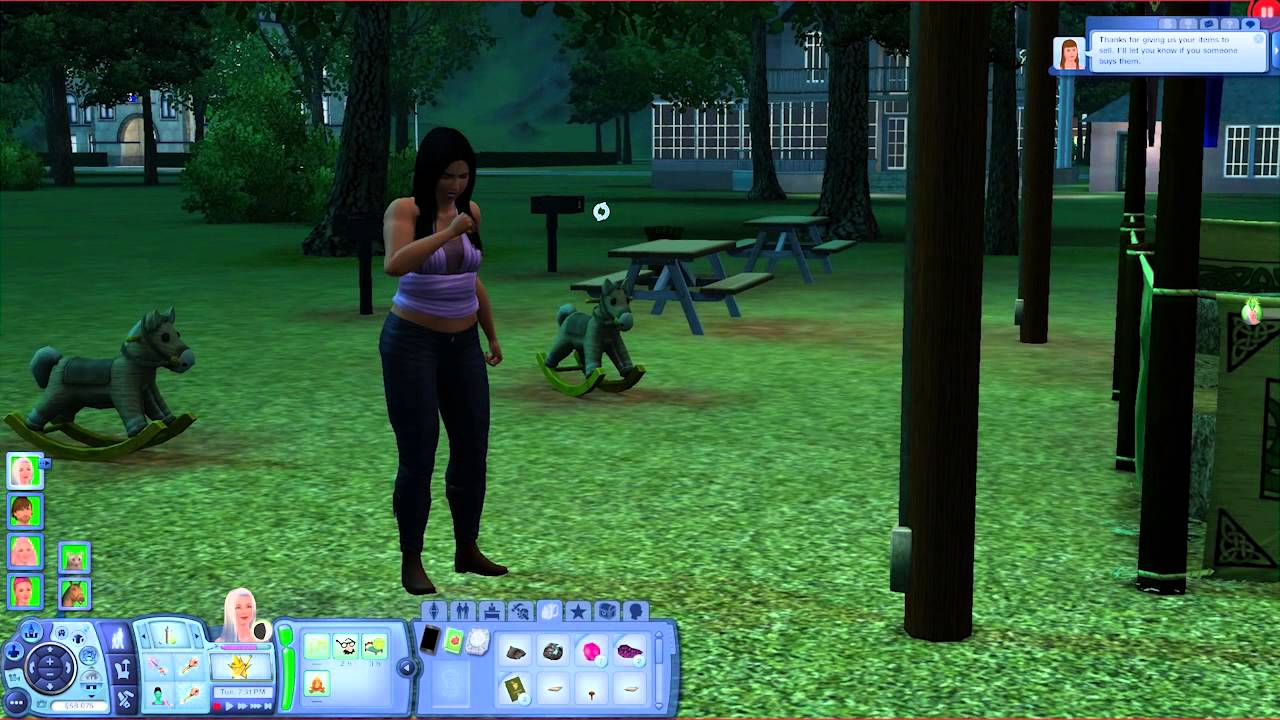Switch to the Opportunities star tab
This screenshot has width=1280, height=720.
(x=579, y=611)
